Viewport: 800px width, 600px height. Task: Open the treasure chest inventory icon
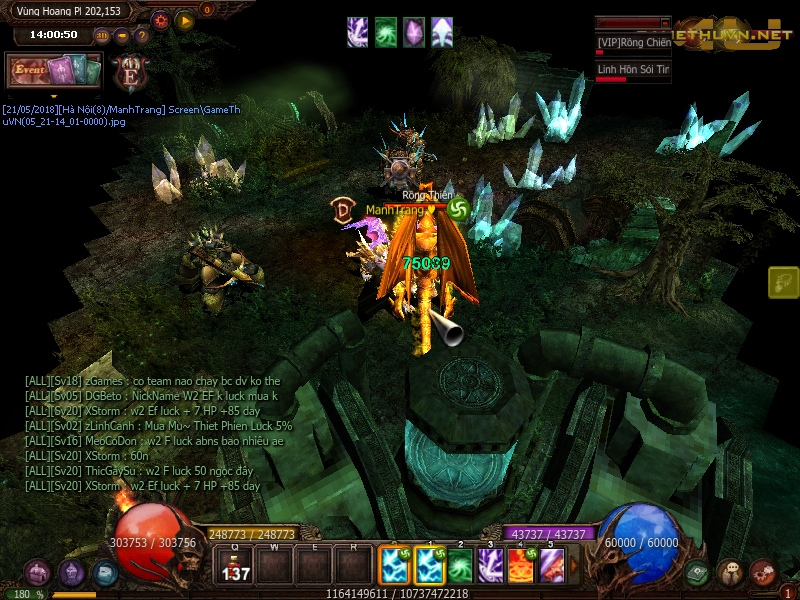(37, 572)
